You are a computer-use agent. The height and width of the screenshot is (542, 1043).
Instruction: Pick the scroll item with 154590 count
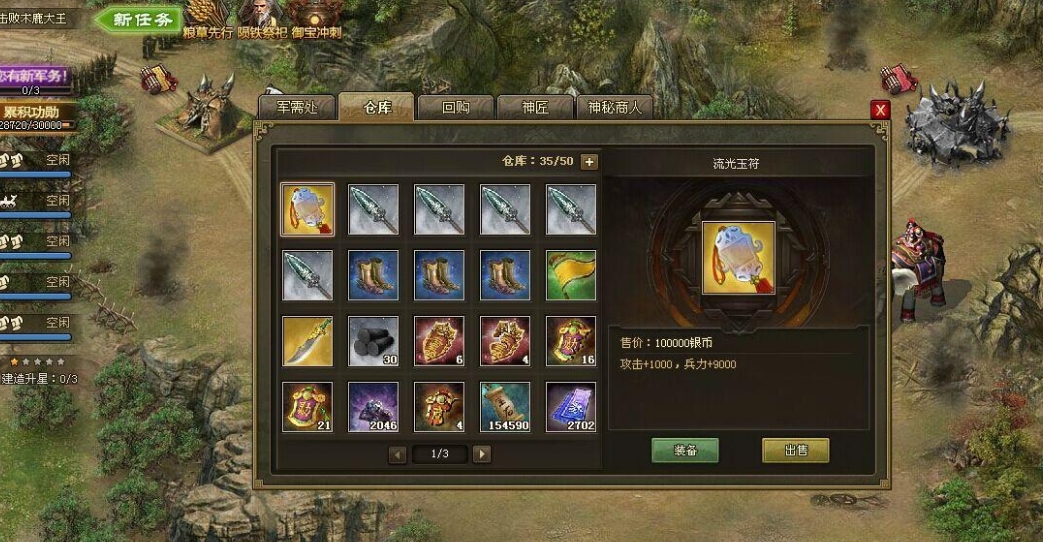505,407
